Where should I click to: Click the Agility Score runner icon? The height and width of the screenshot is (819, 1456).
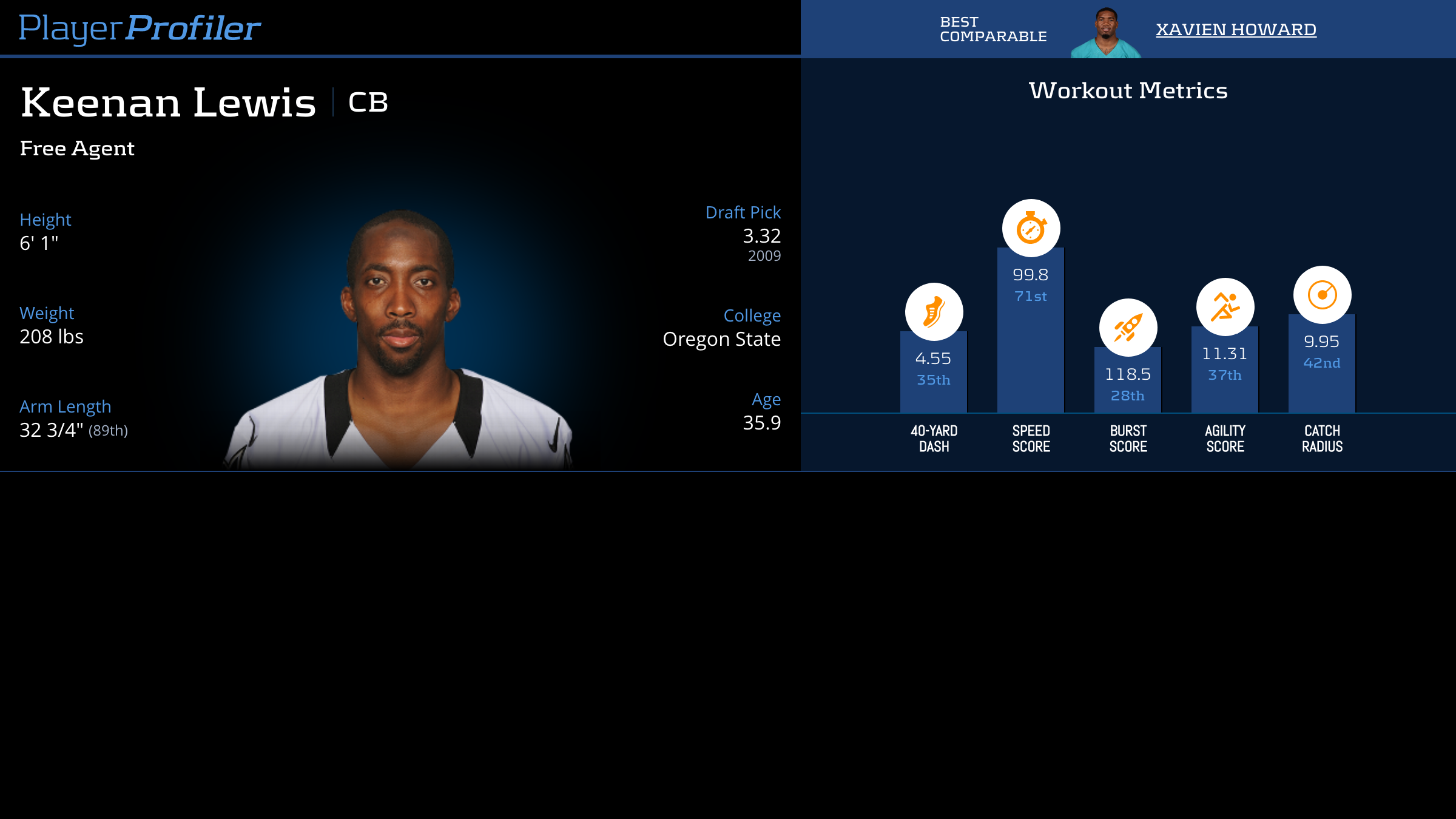tap(1225, 307)
